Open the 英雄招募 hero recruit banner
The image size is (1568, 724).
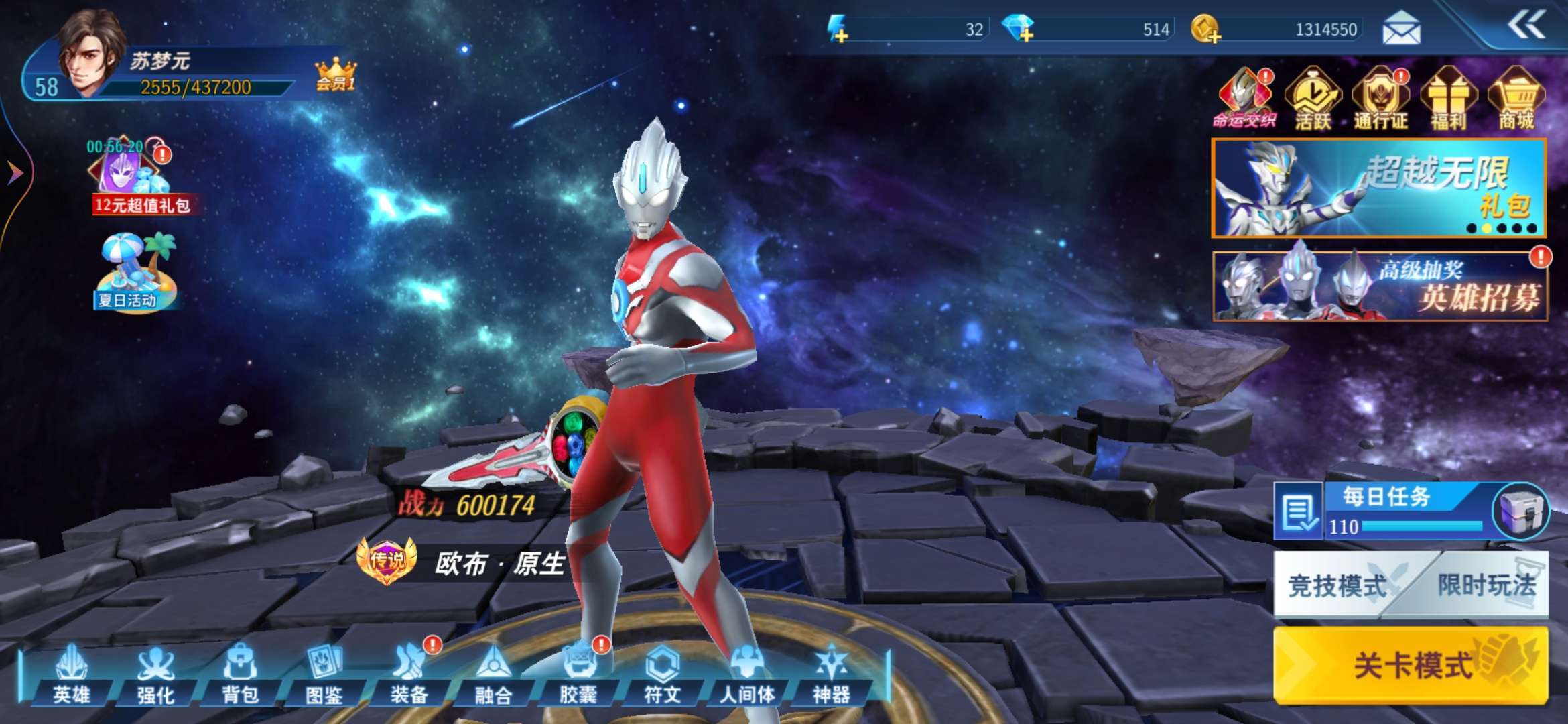point(1380,286)
